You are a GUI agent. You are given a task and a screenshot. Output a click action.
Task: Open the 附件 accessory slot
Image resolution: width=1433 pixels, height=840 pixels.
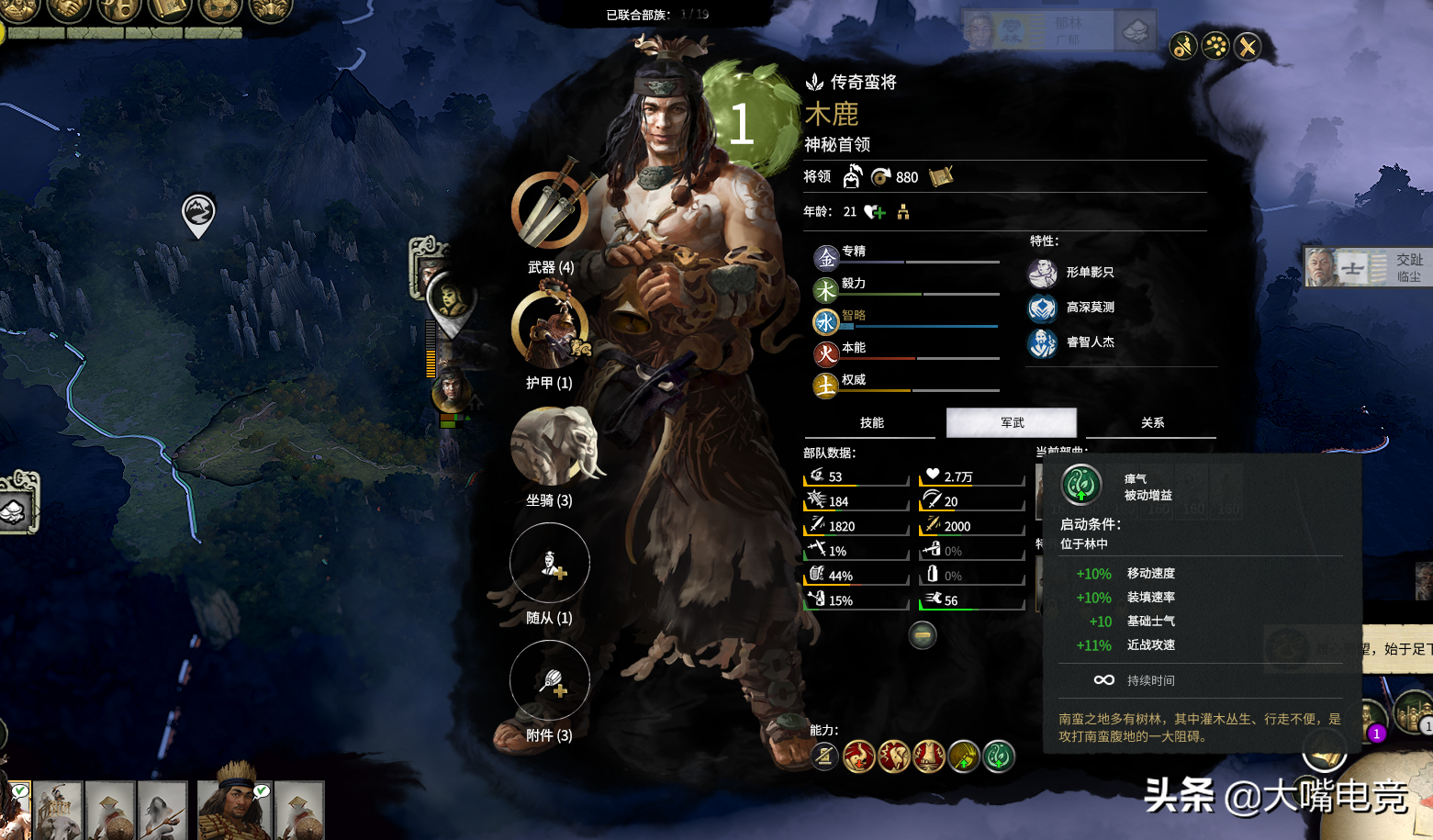point(550,680)
